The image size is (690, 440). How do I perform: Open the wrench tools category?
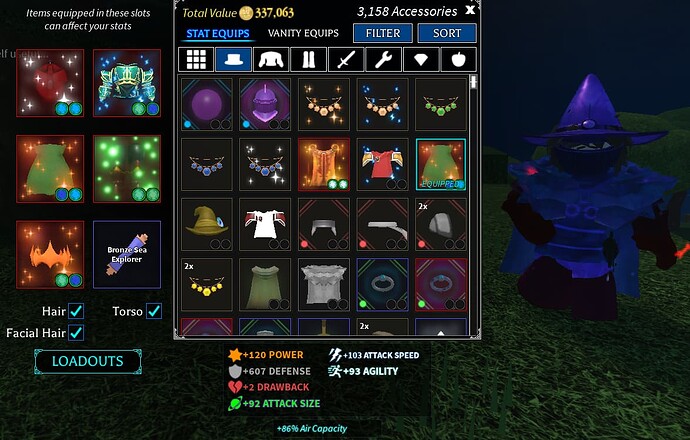coord(382,59)
